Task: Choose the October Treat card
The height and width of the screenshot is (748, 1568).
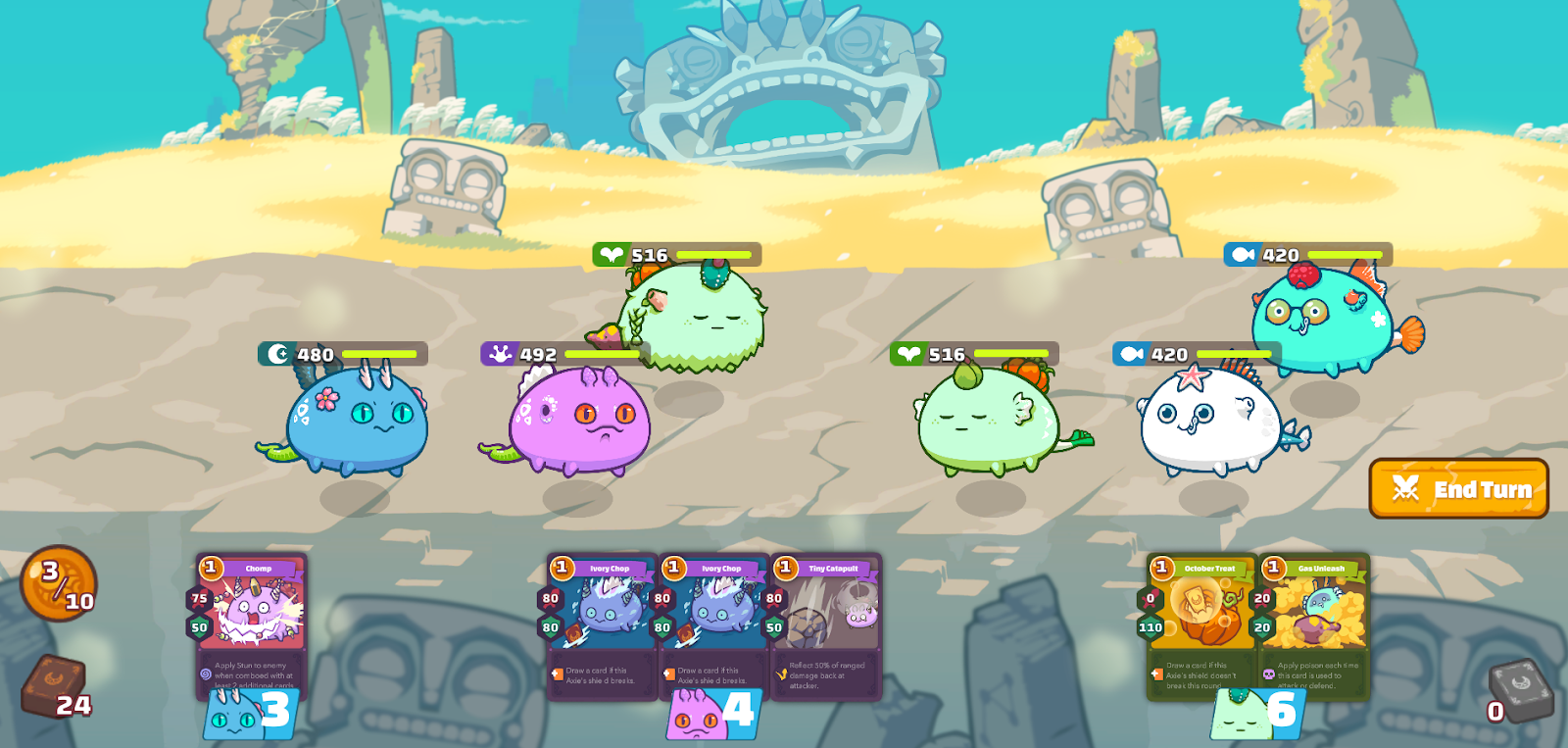Action: pyautogui.click(x=1201, y=624)
